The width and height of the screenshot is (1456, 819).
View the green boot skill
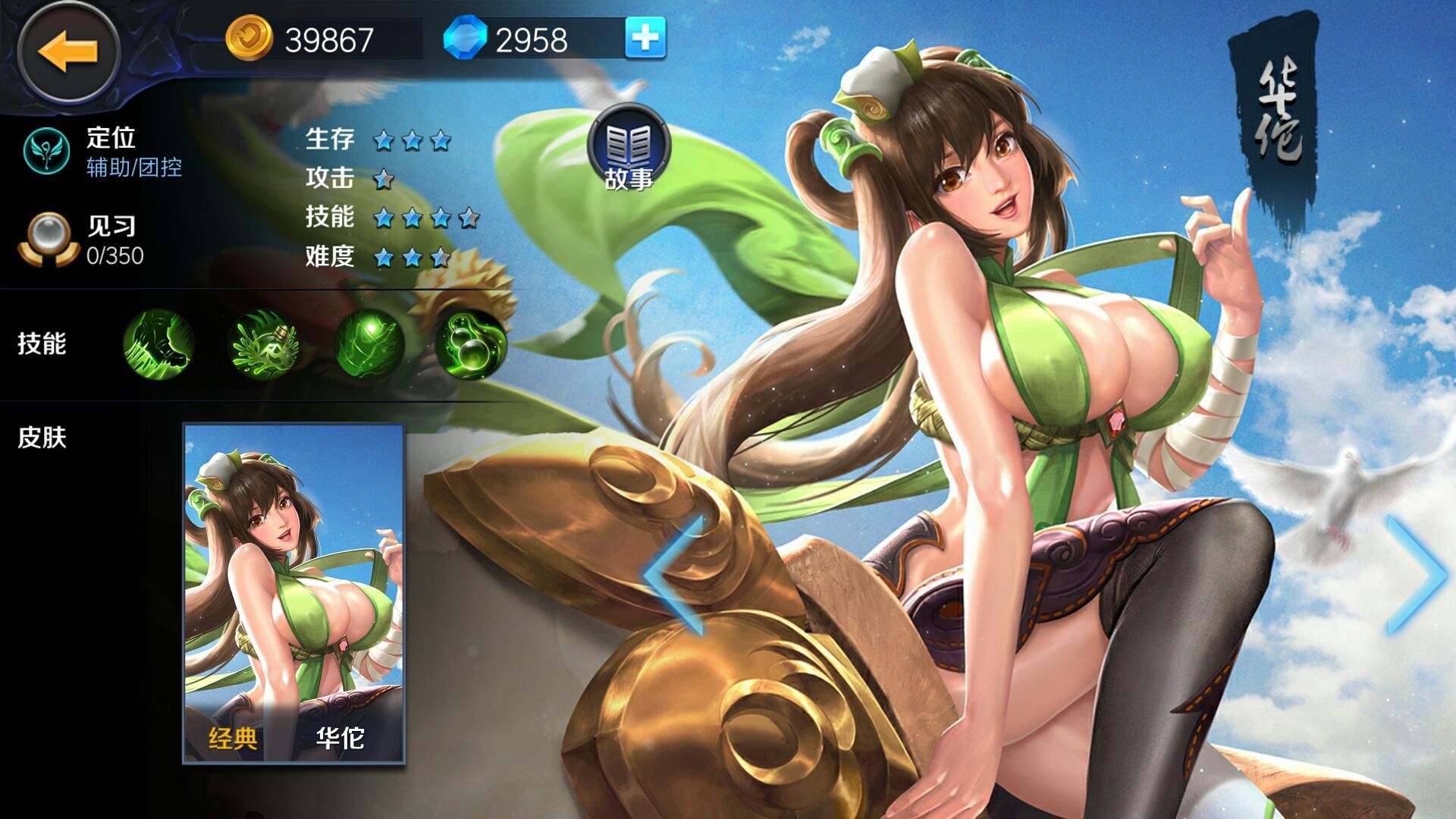158,344
